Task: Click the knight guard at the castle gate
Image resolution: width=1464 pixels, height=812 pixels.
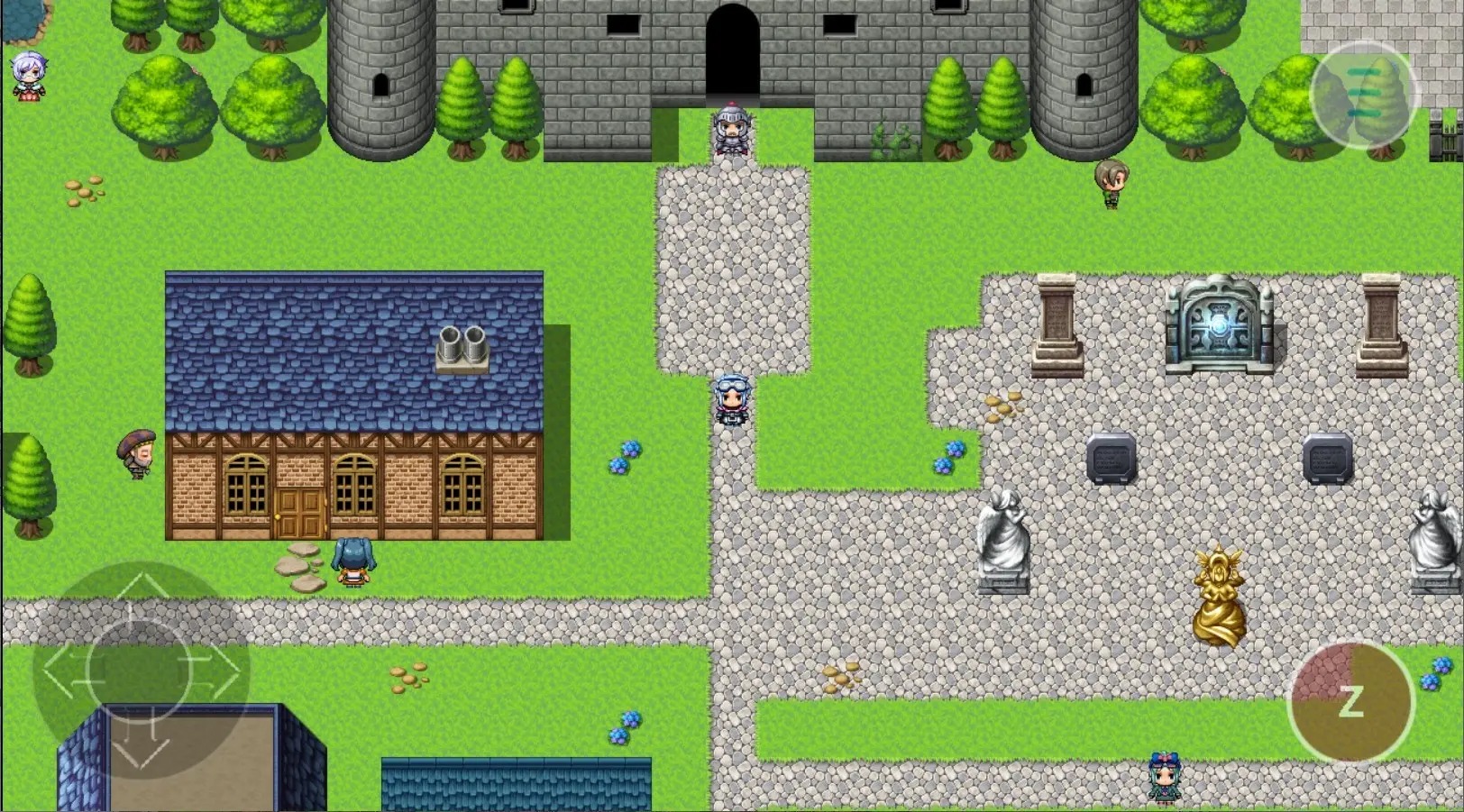Action: 730,131
